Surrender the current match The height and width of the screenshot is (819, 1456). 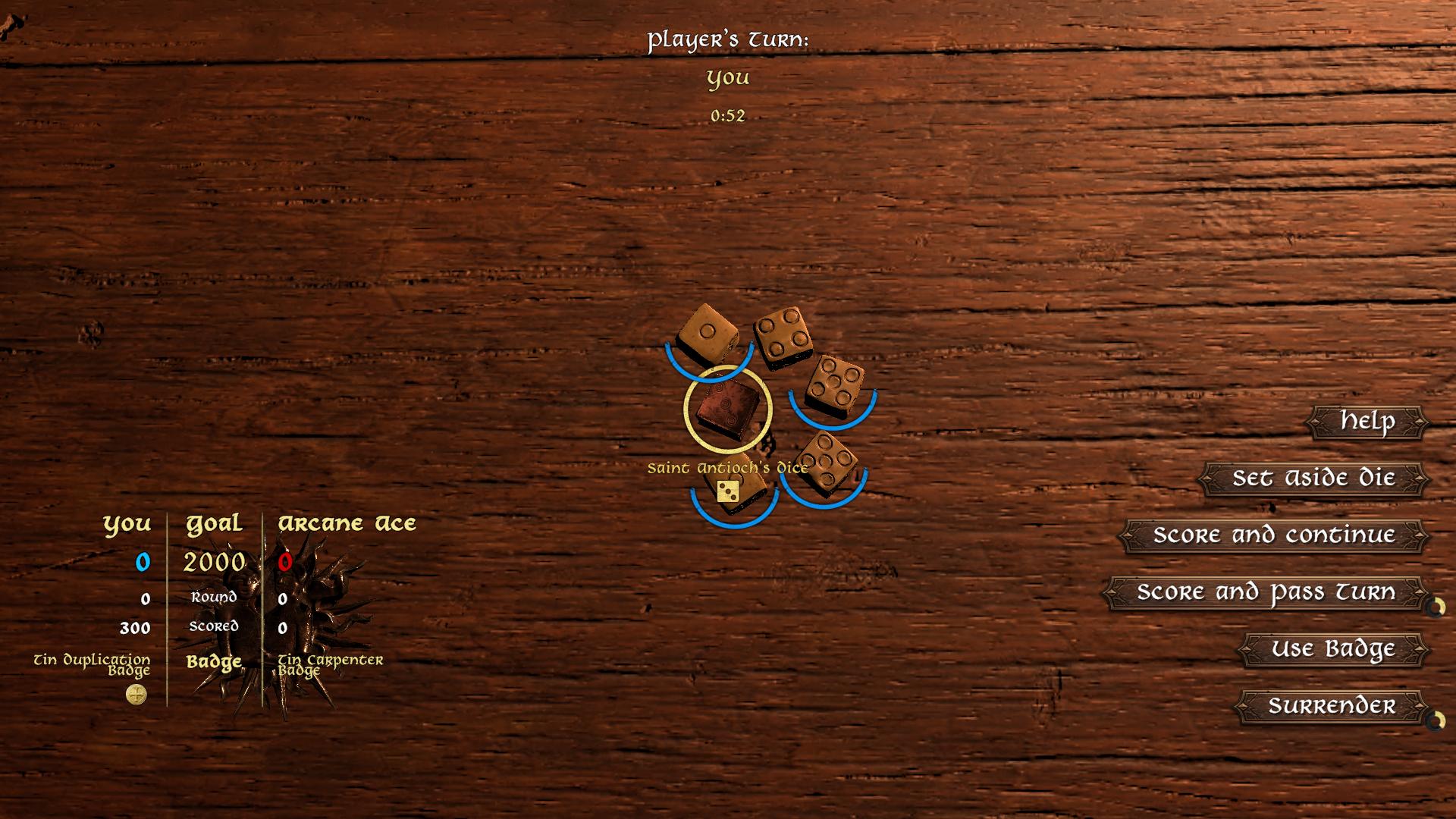pos(1331,706)
